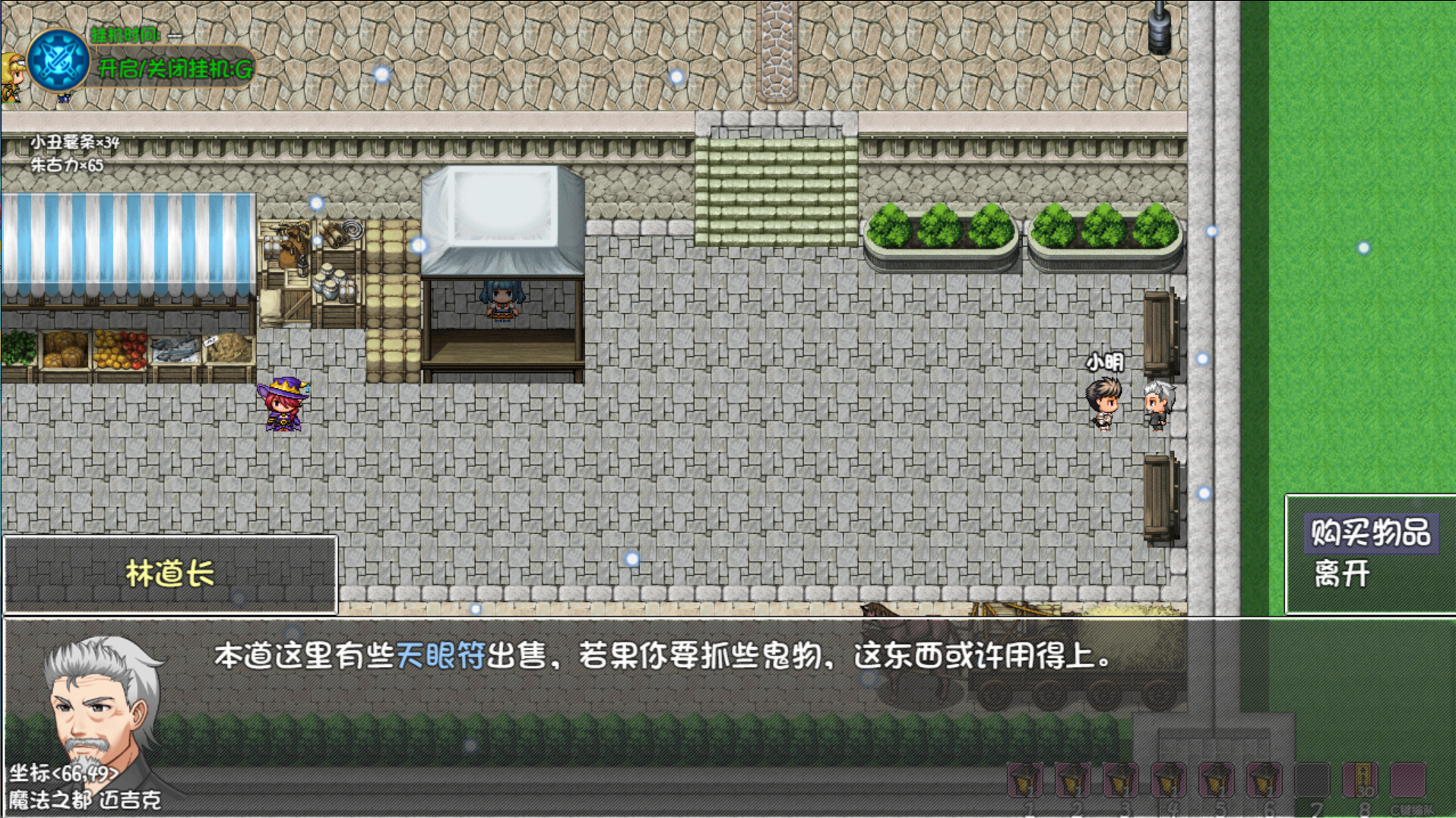Use the lantern item in hotbar slot 2

1071,780
